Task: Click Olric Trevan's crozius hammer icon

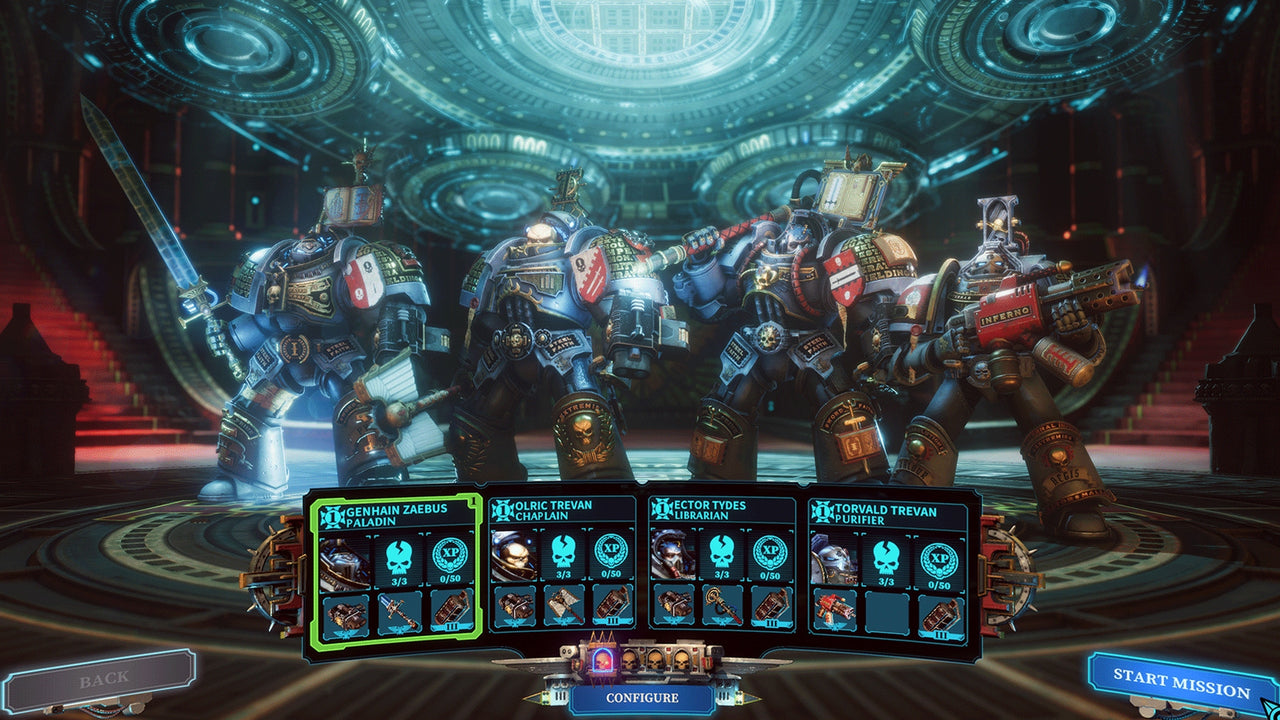Action: click(x=564, y=607)
